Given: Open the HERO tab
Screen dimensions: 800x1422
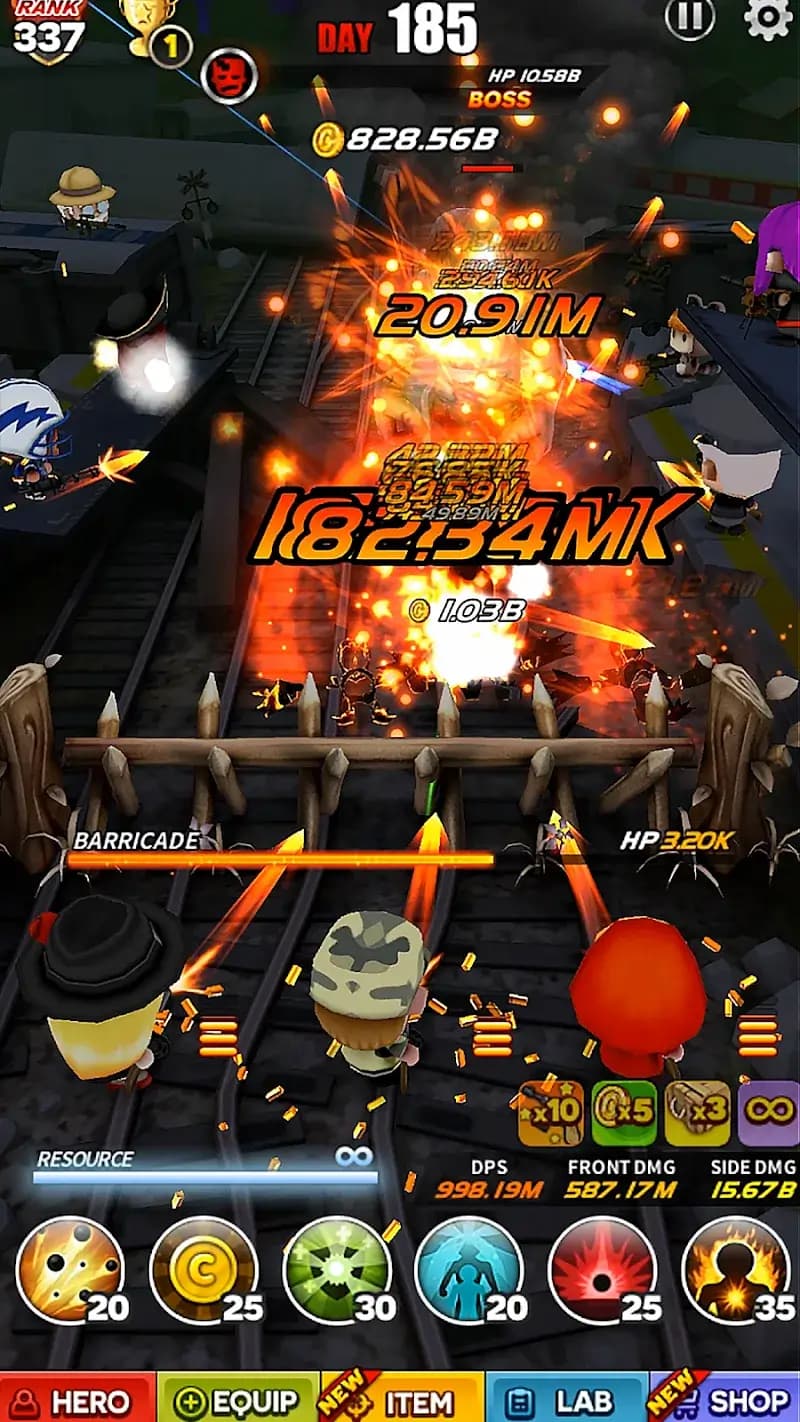Looking at the screenshot, I should [x=78, y=1398].
